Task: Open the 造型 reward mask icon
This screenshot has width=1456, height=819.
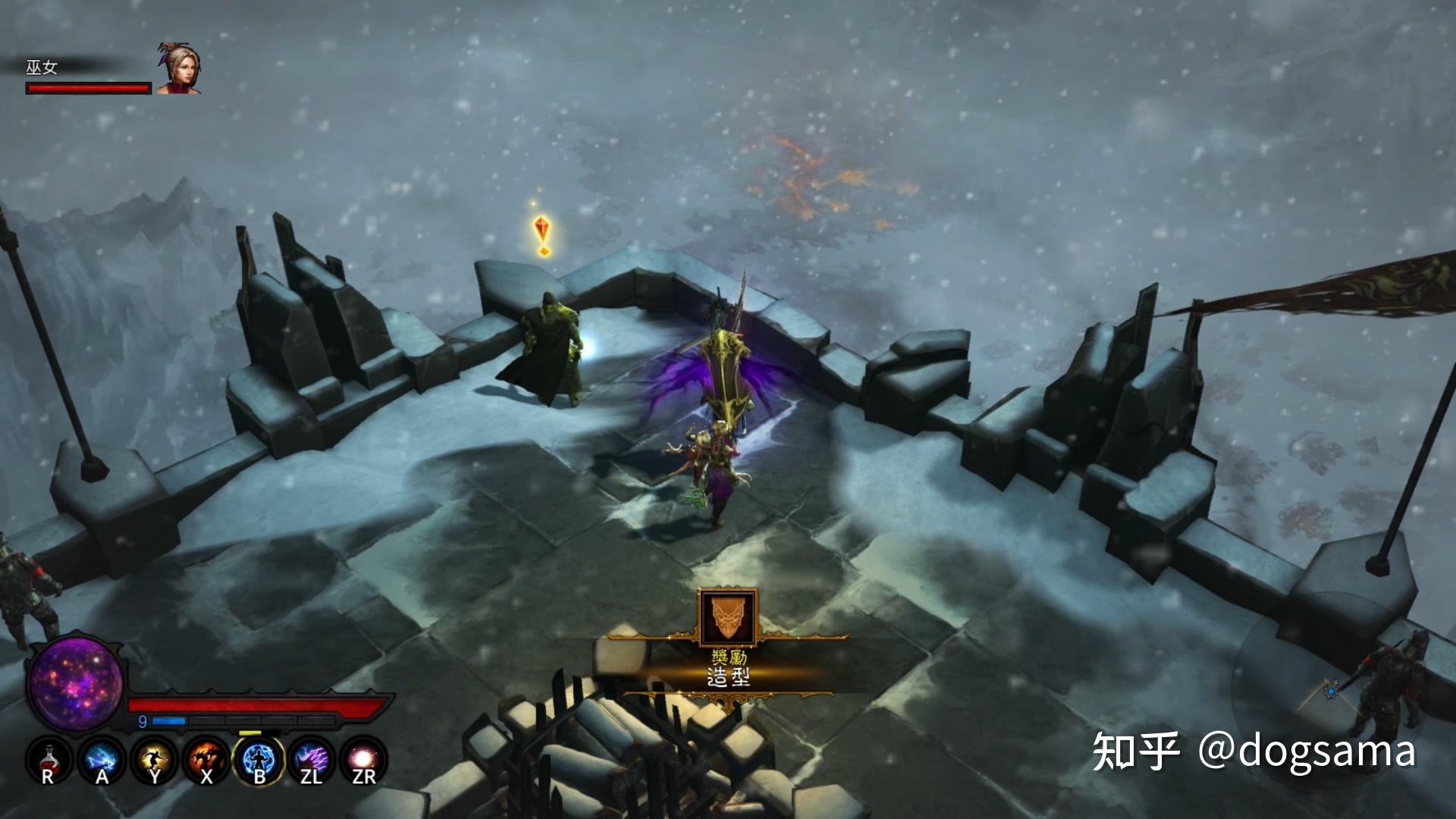Action: click(728, 616)
